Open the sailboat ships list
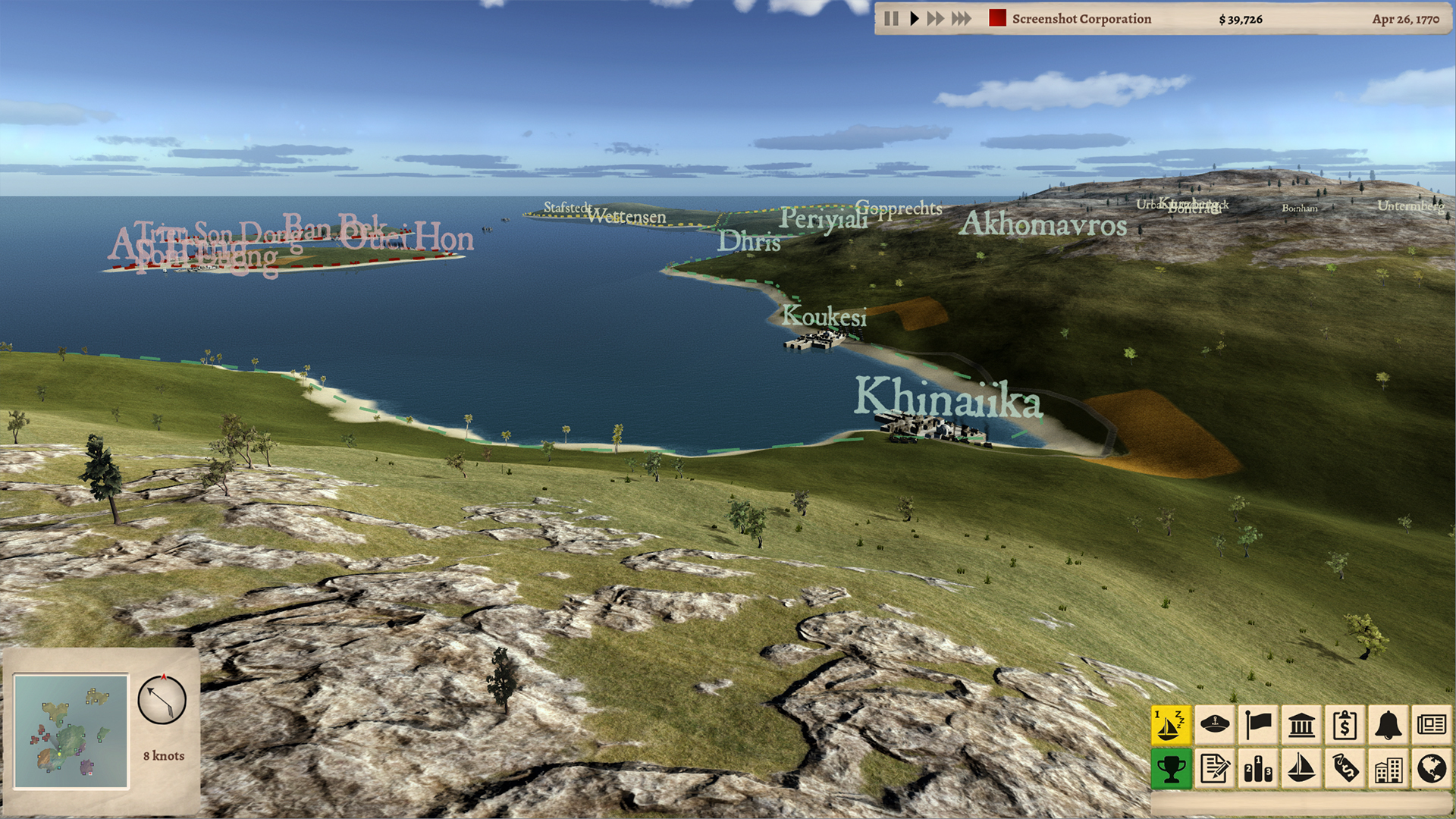 tap(1301, 769)
